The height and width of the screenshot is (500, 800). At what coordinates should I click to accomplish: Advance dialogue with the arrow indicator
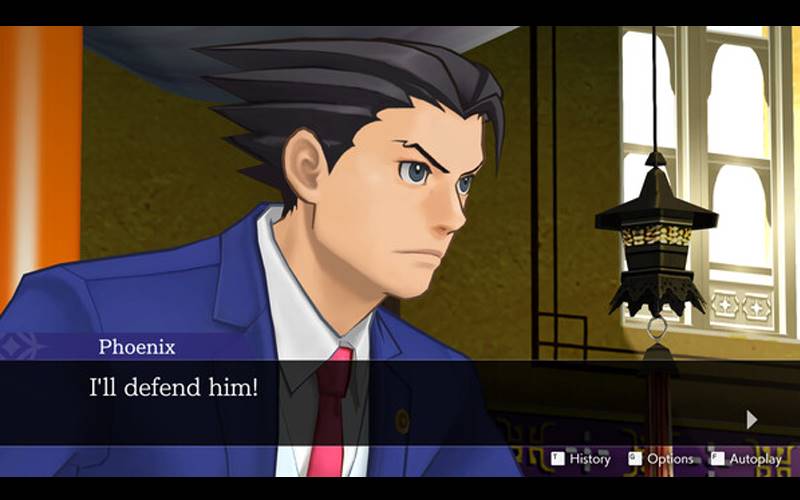click(752, 419)
